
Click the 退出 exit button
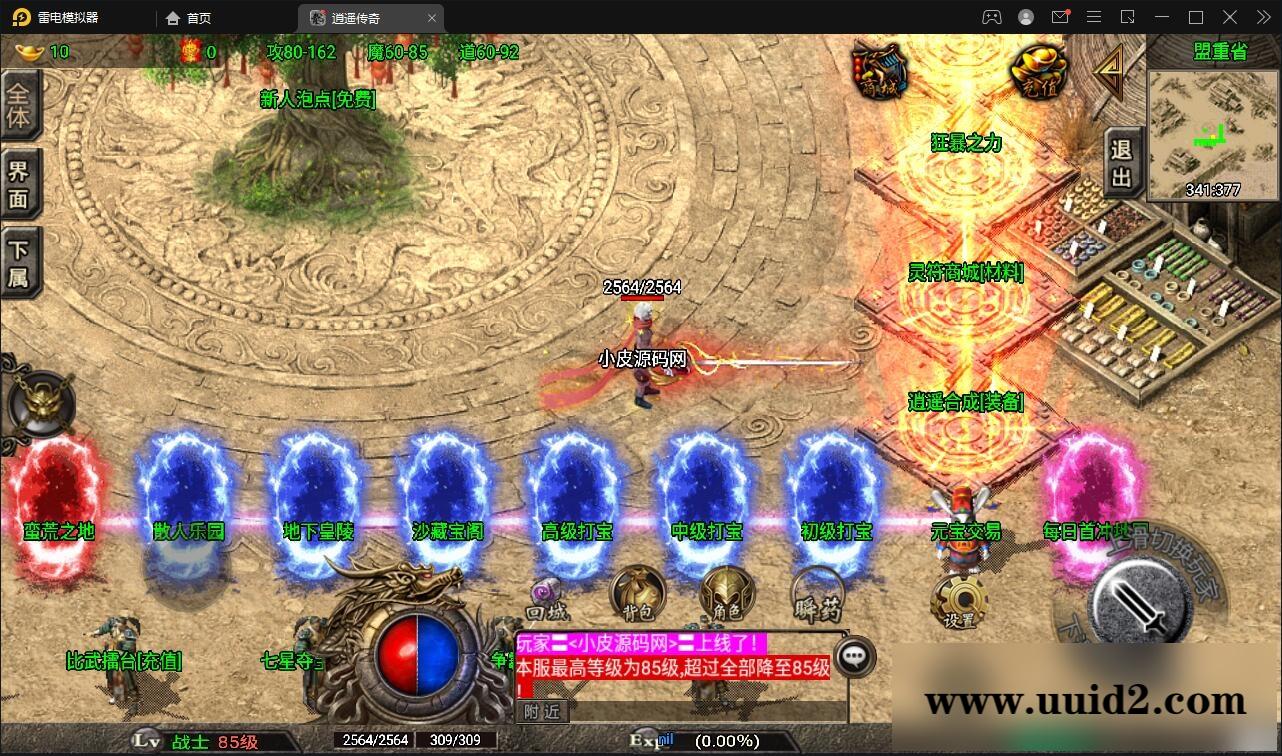coord(1122,163)
